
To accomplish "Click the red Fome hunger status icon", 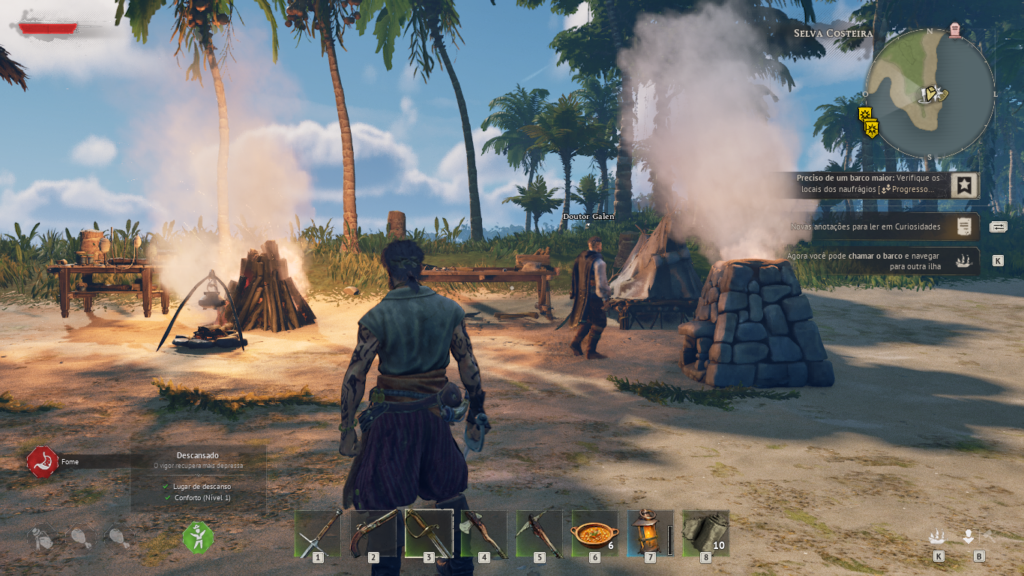I will point(42,462).
